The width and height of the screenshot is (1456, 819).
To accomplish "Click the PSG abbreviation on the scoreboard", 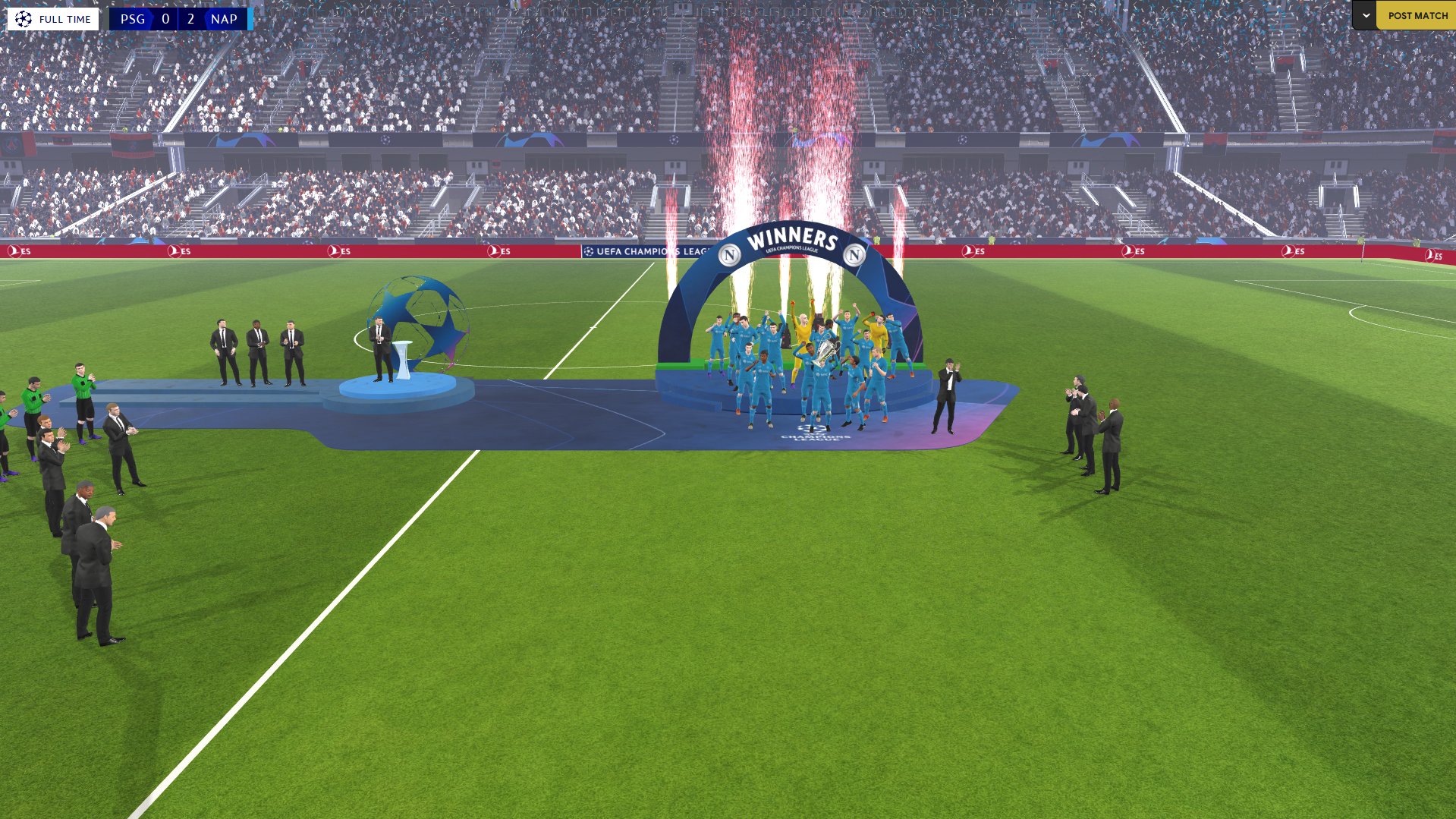I will coord(134,19).
